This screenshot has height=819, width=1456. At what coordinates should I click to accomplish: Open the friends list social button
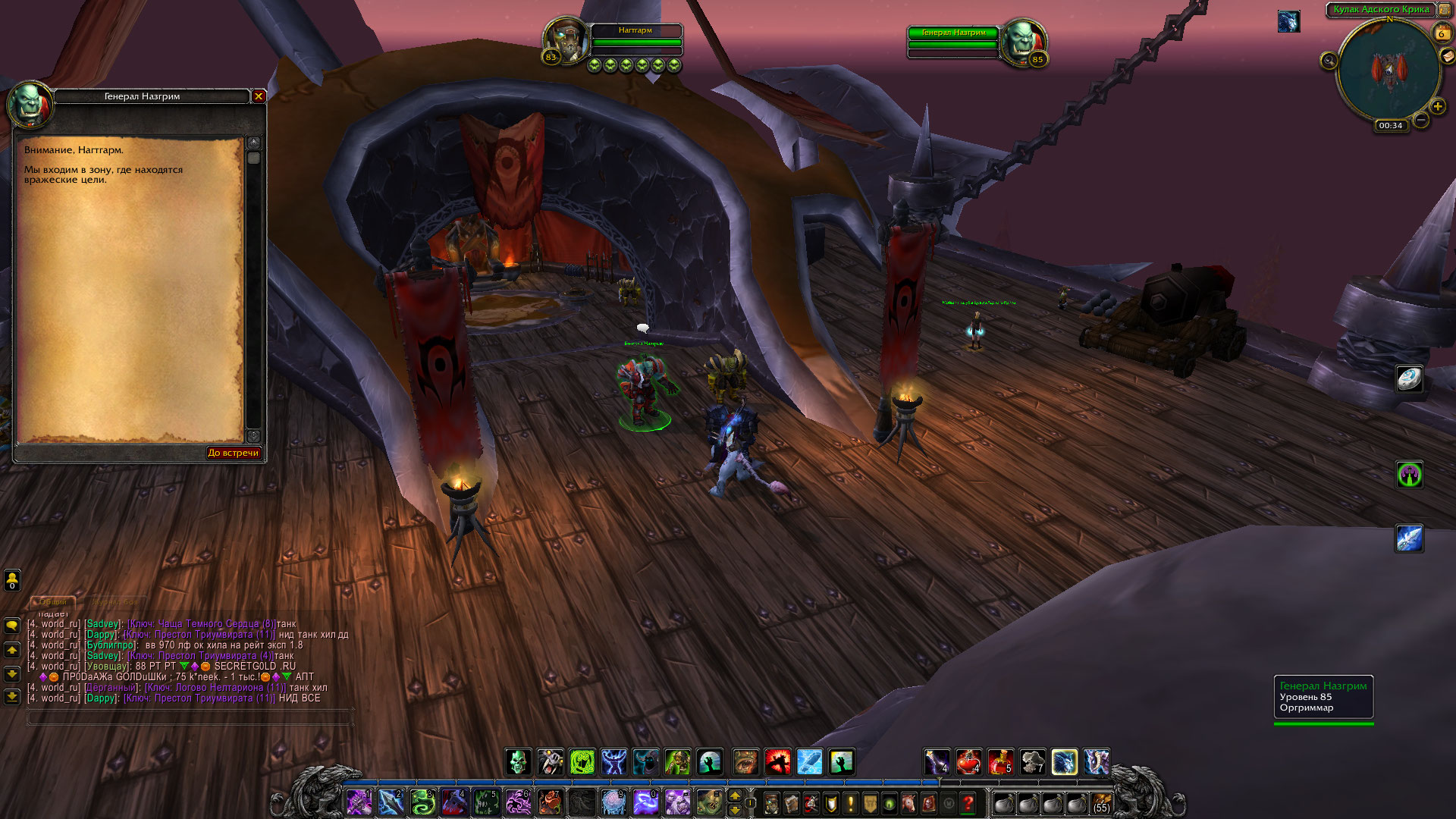click(x=12, y=580)
